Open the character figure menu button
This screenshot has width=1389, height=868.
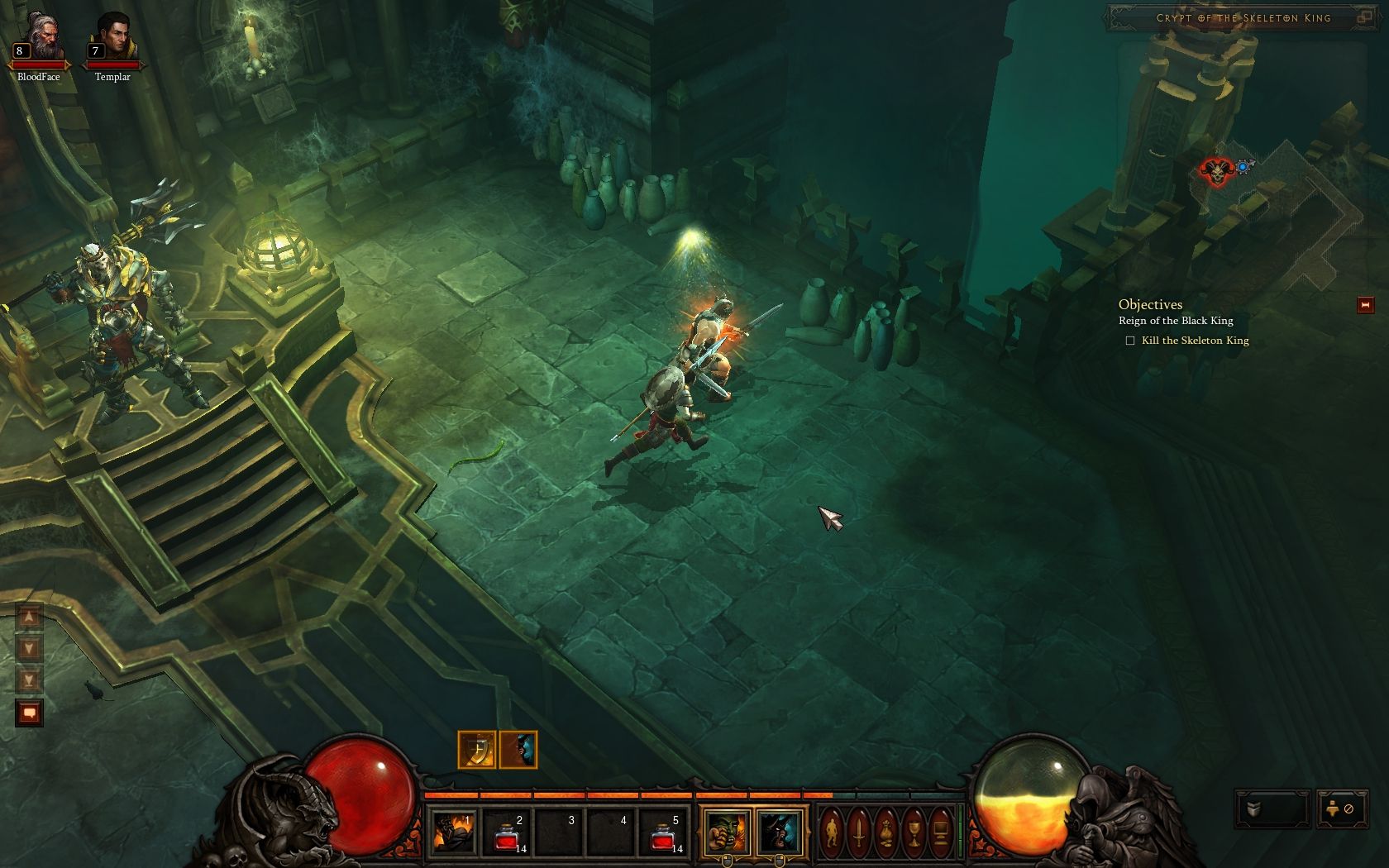(x=833, y=832)
